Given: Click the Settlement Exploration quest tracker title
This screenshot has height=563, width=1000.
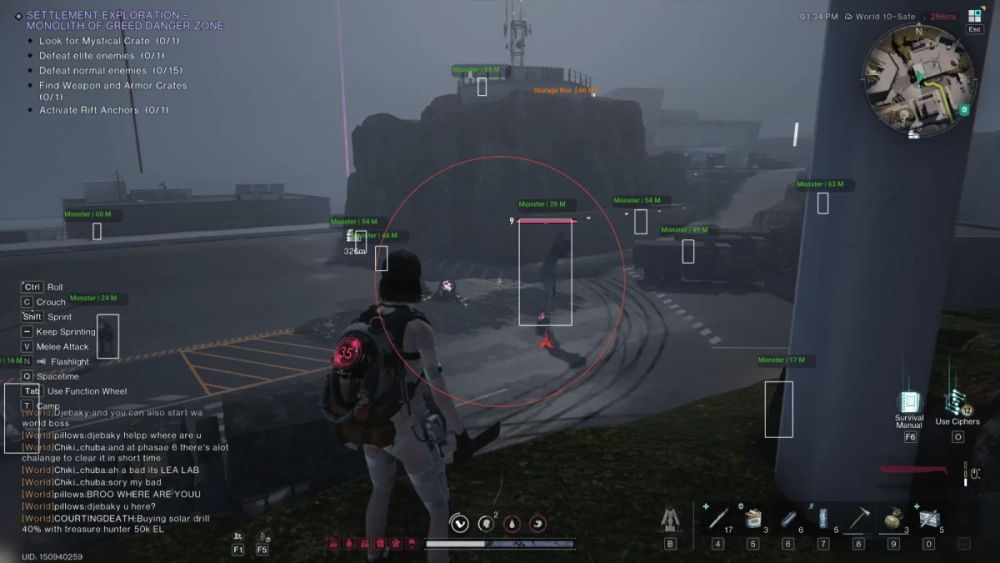Looking at the screenshot, I should coord(124,20).
